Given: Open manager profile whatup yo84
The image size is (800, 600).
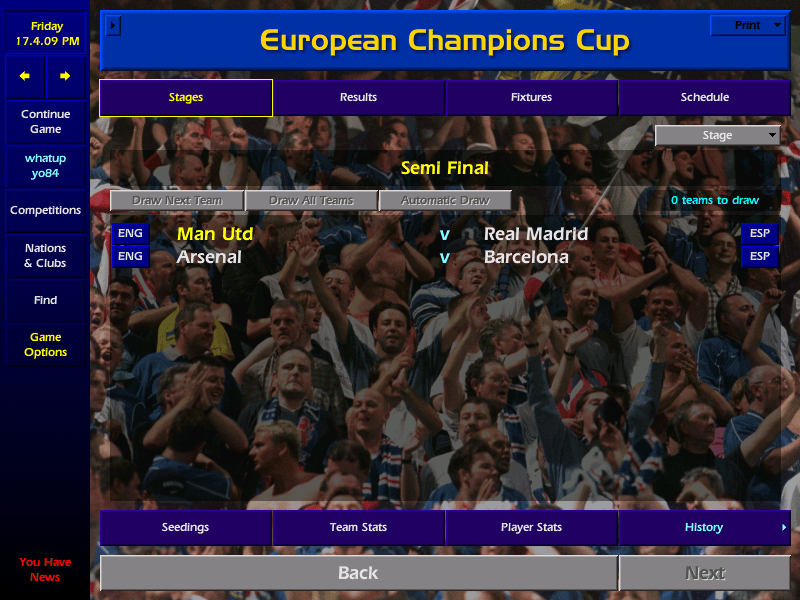Looking at the screenshot, I should click(x=45, y=166).
